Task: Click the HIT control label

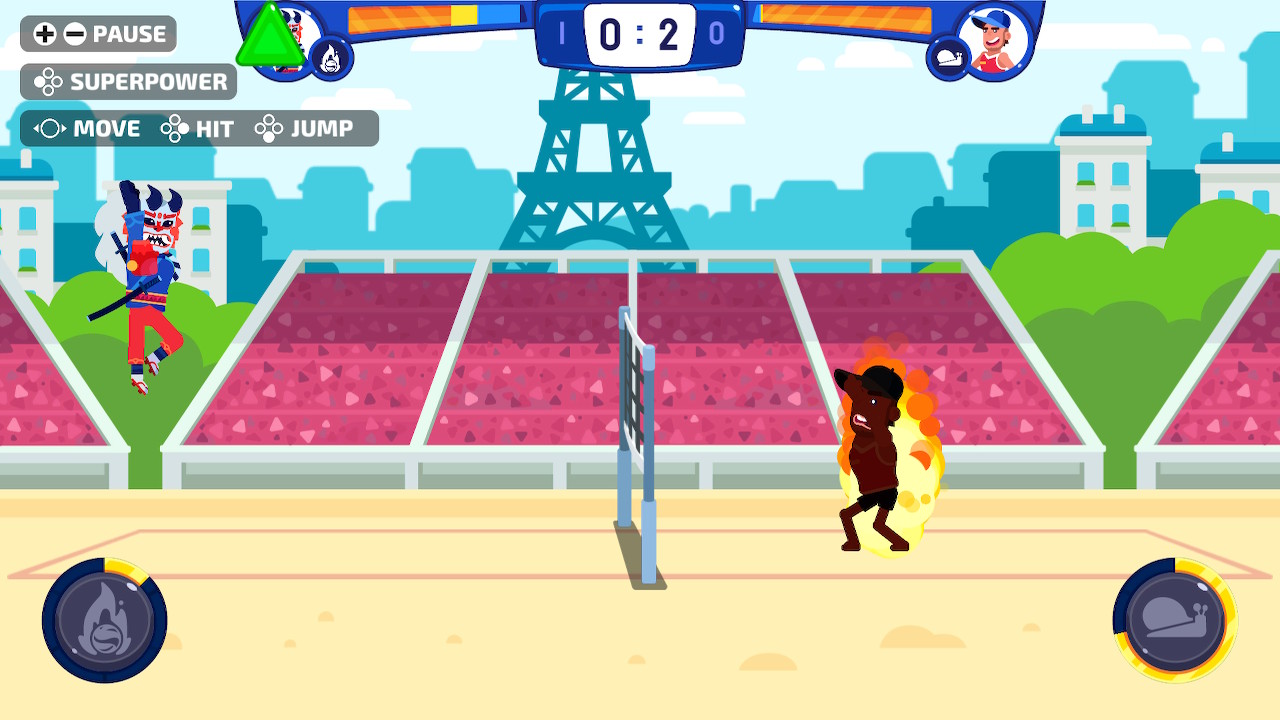Action: (213, 128)
